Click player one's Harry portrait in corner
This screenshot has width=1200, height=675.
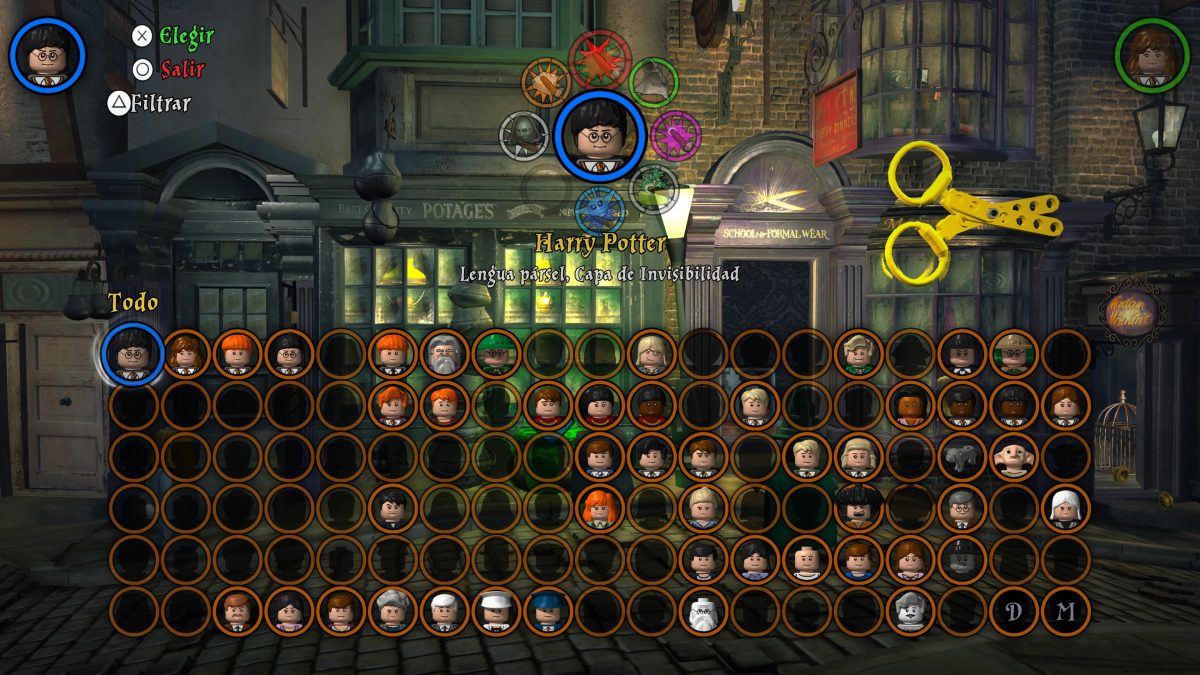[47, 55]
